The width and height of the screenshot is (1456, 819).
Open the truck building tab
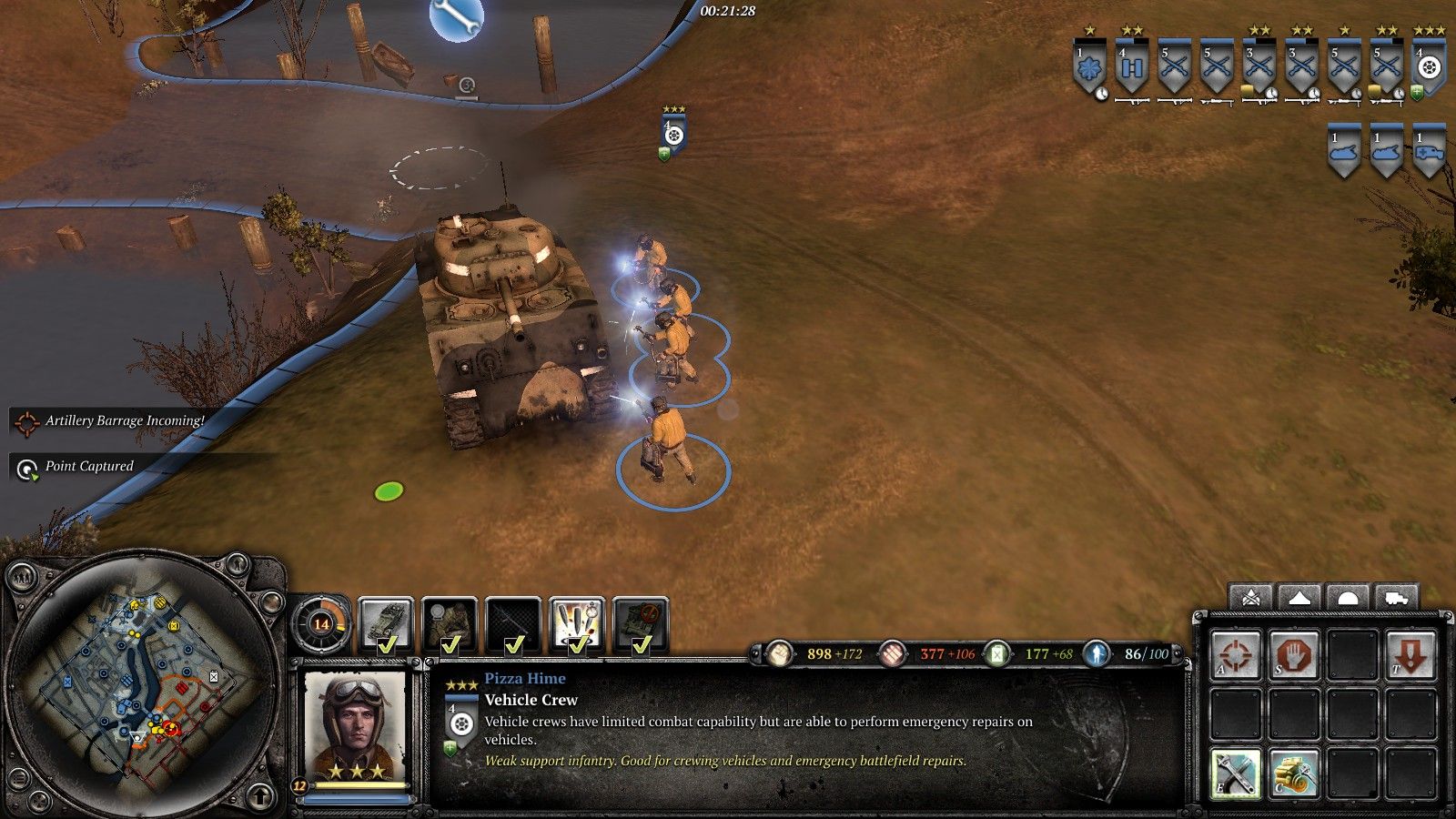point(1396,598)
